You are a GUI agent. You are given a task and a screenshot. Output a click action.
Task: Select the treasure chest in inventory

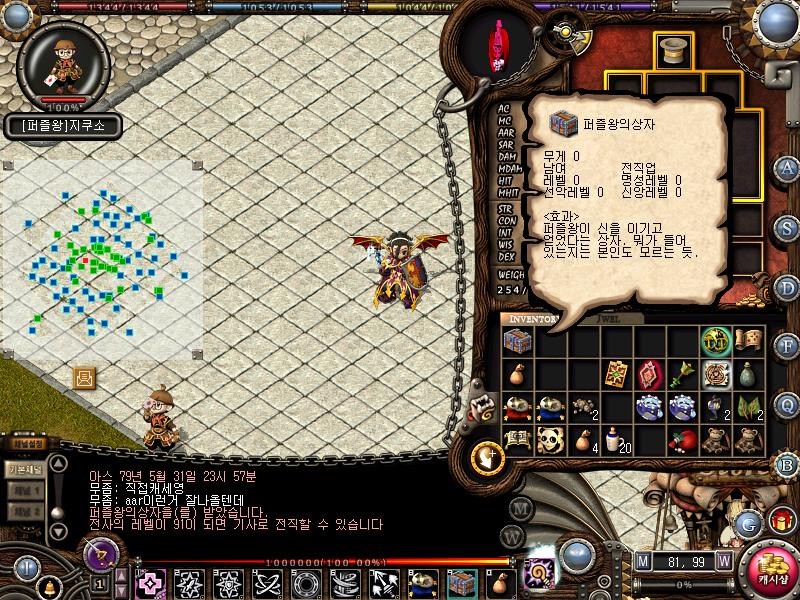tap(517, 341)
